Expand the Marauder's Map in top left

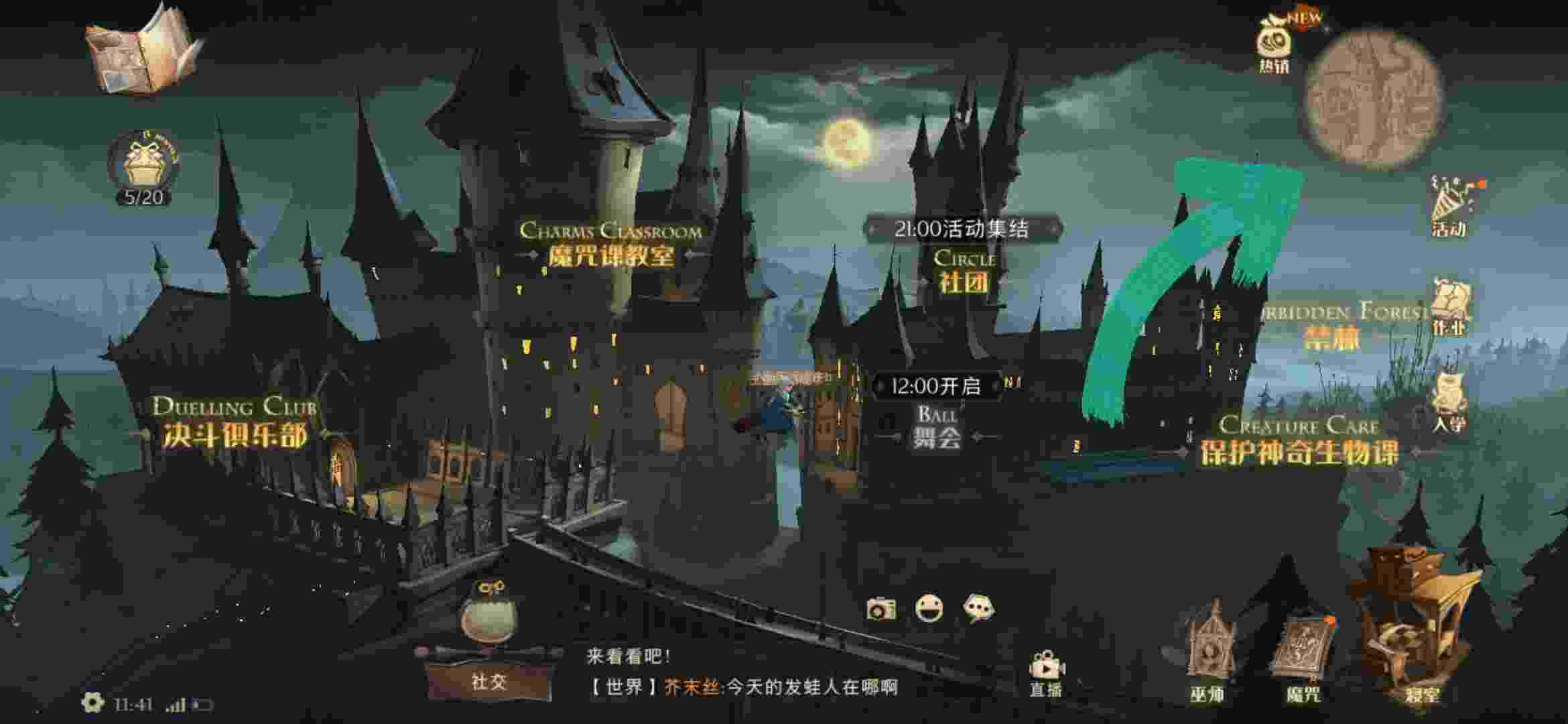coord(141,57)
